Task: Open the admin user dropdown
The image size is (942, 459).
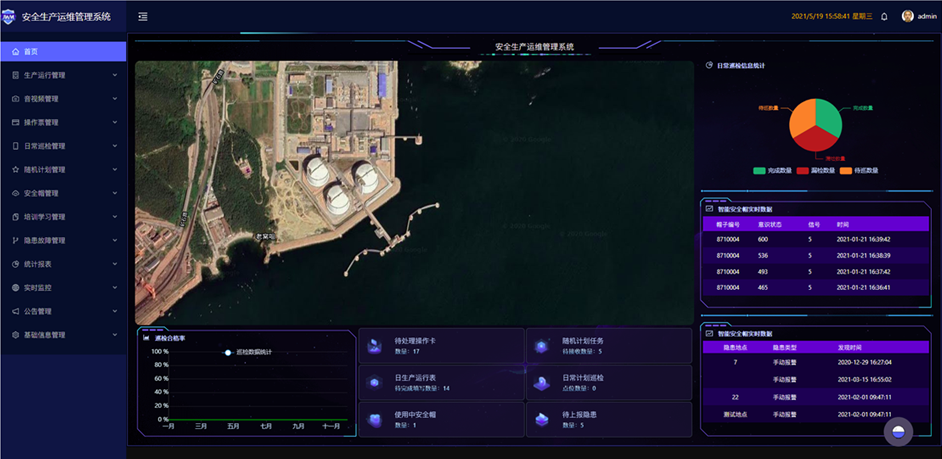Action: [x=920, y=16]
